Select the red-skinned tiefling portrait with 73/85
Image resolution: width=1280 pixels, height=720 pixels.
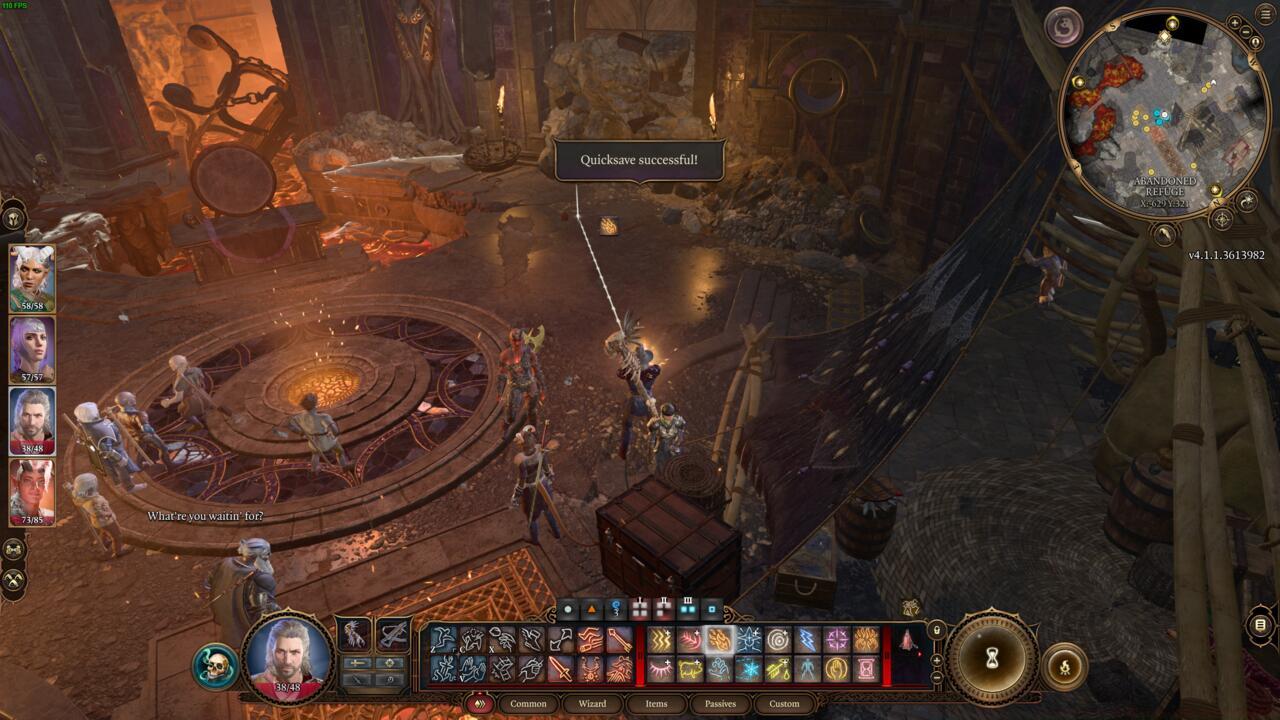coord(32,488)
